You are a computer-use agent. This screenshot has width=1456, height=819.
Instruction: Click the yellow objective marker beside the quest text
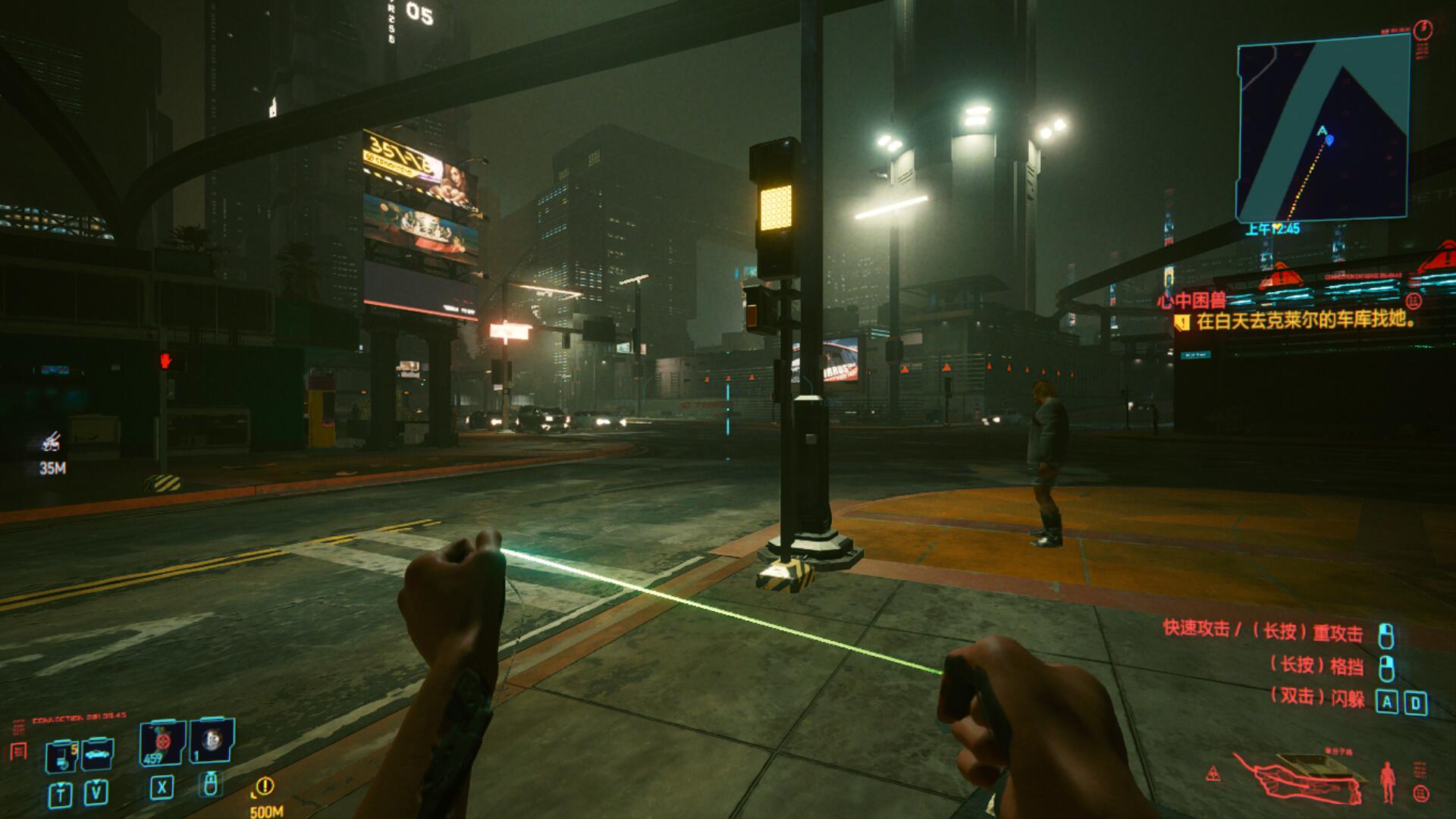click(x=1181, y=322)
